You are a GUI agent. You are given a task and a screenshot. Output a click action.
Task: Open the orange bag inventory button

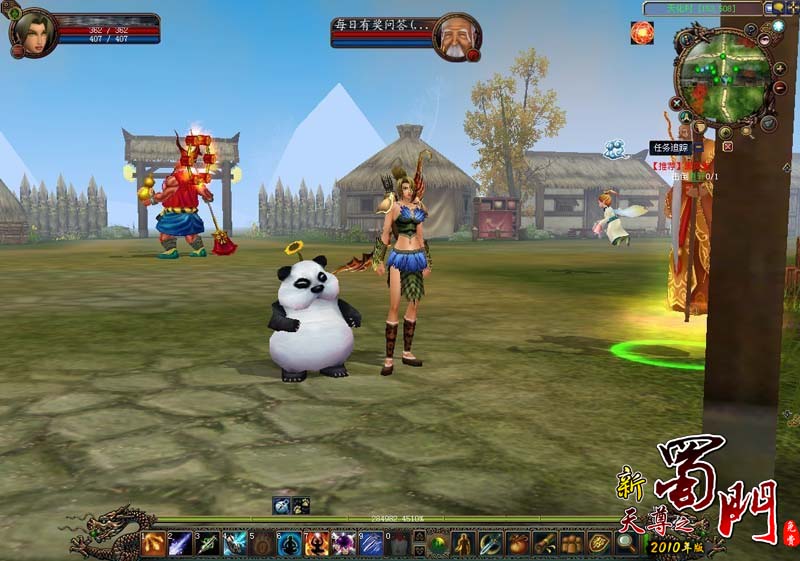pyautogui.click(x=517, y=543)
